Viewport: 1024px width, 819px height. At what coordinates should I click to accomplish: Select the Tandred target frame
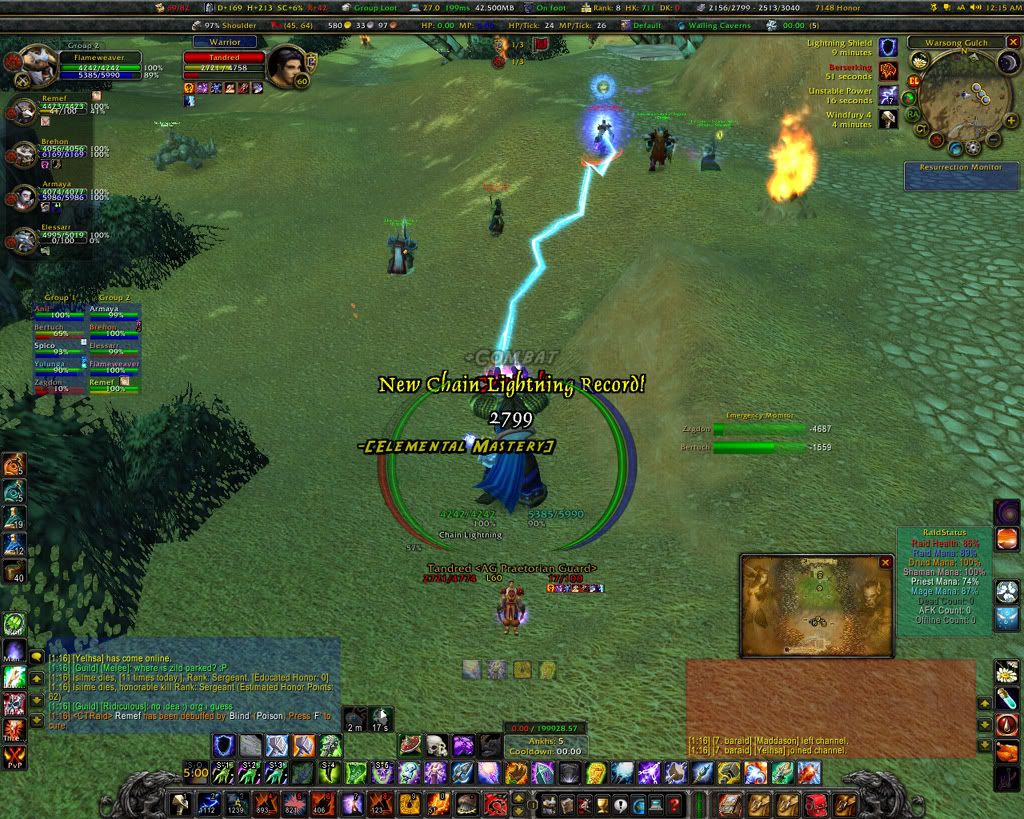coord(224,58)
